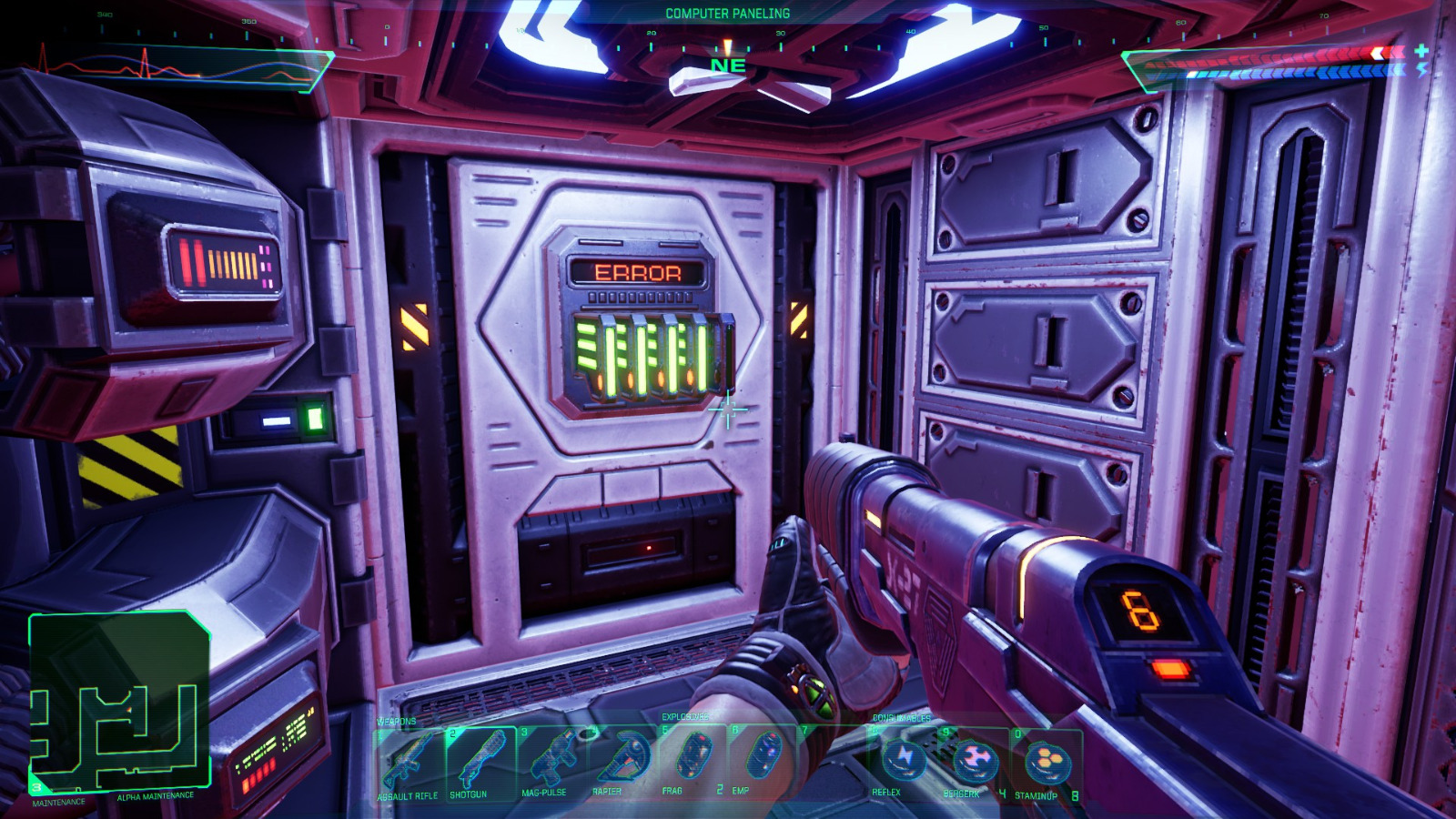This screenshot has width=1456, height=819.
Task: Use the Reflex consumable icon
Action: 904,760
